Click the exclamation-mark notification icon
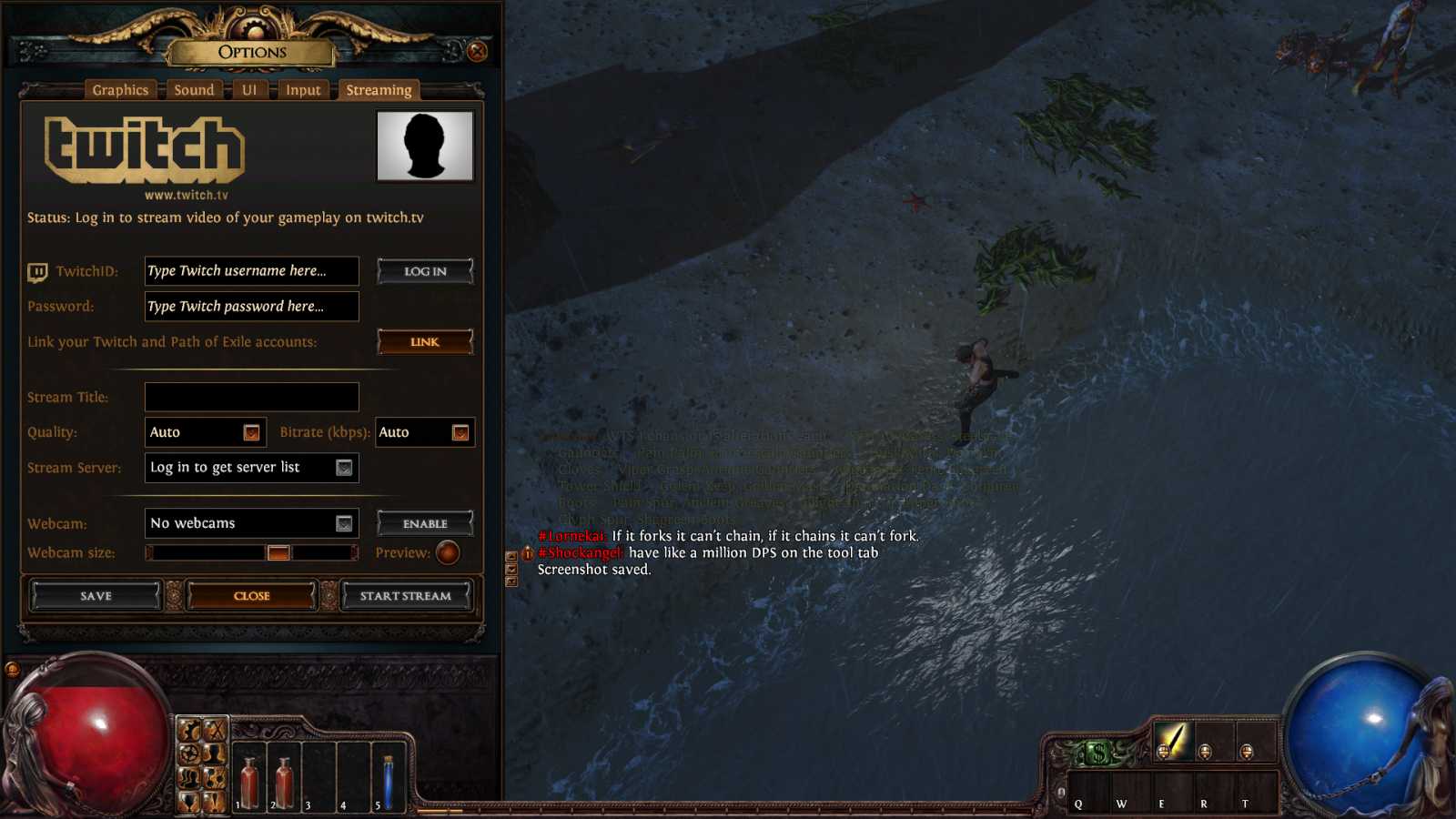This screenshot has width=1456, height=819. 214,802
